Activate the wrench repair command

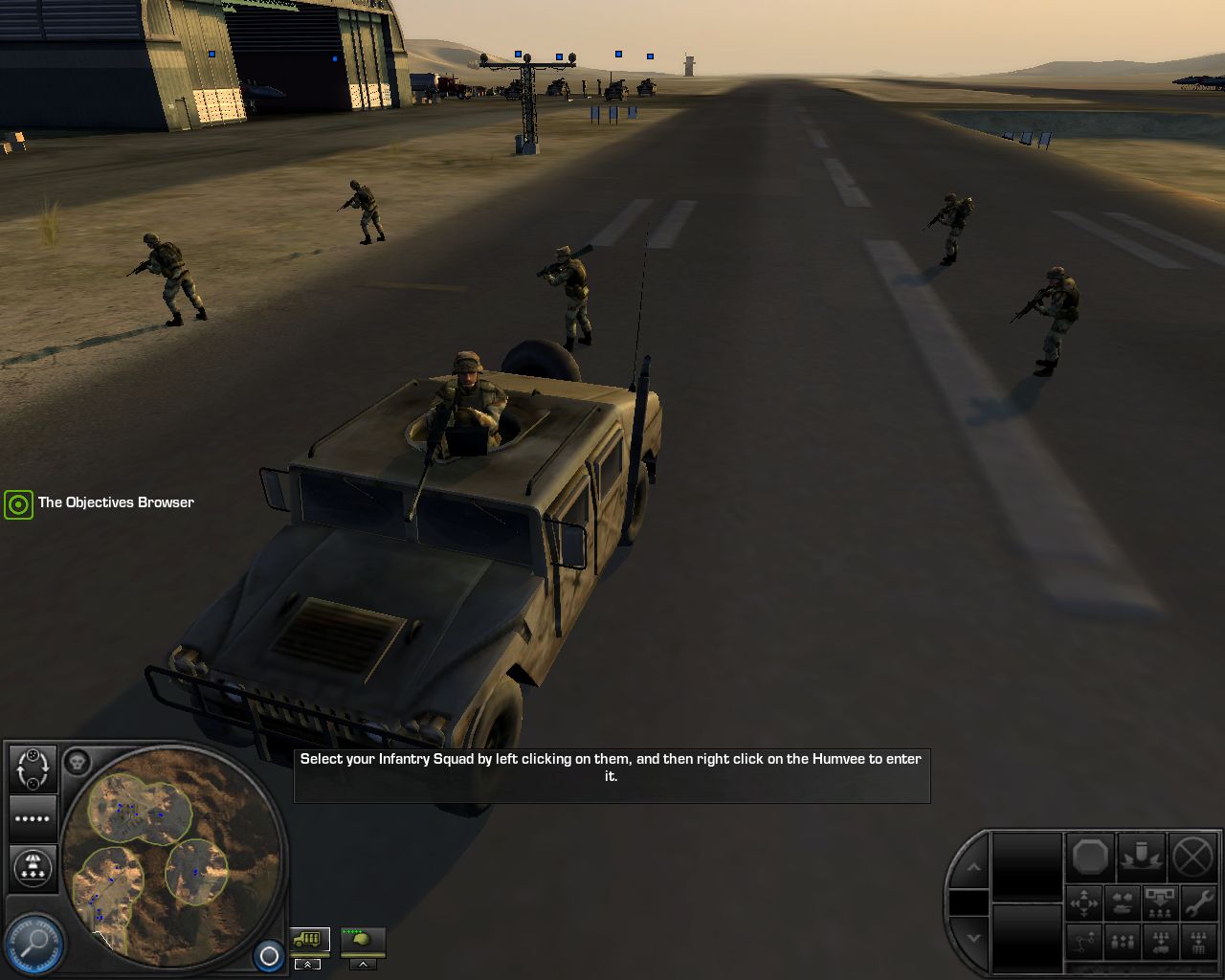(1197, 902)
